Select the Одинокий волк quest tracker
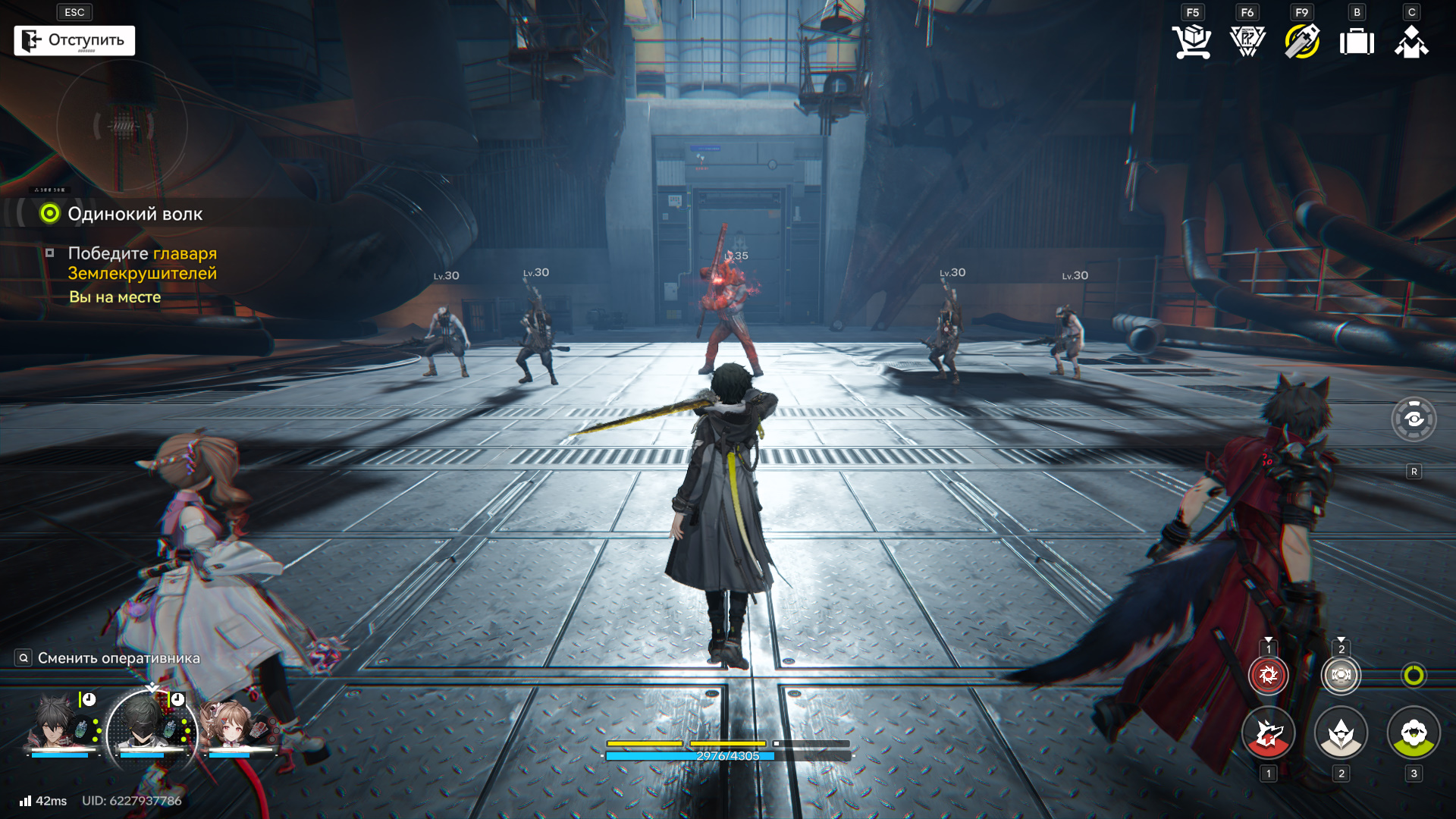The height and width of the screenshot is (819, 1456). (134, 214)
